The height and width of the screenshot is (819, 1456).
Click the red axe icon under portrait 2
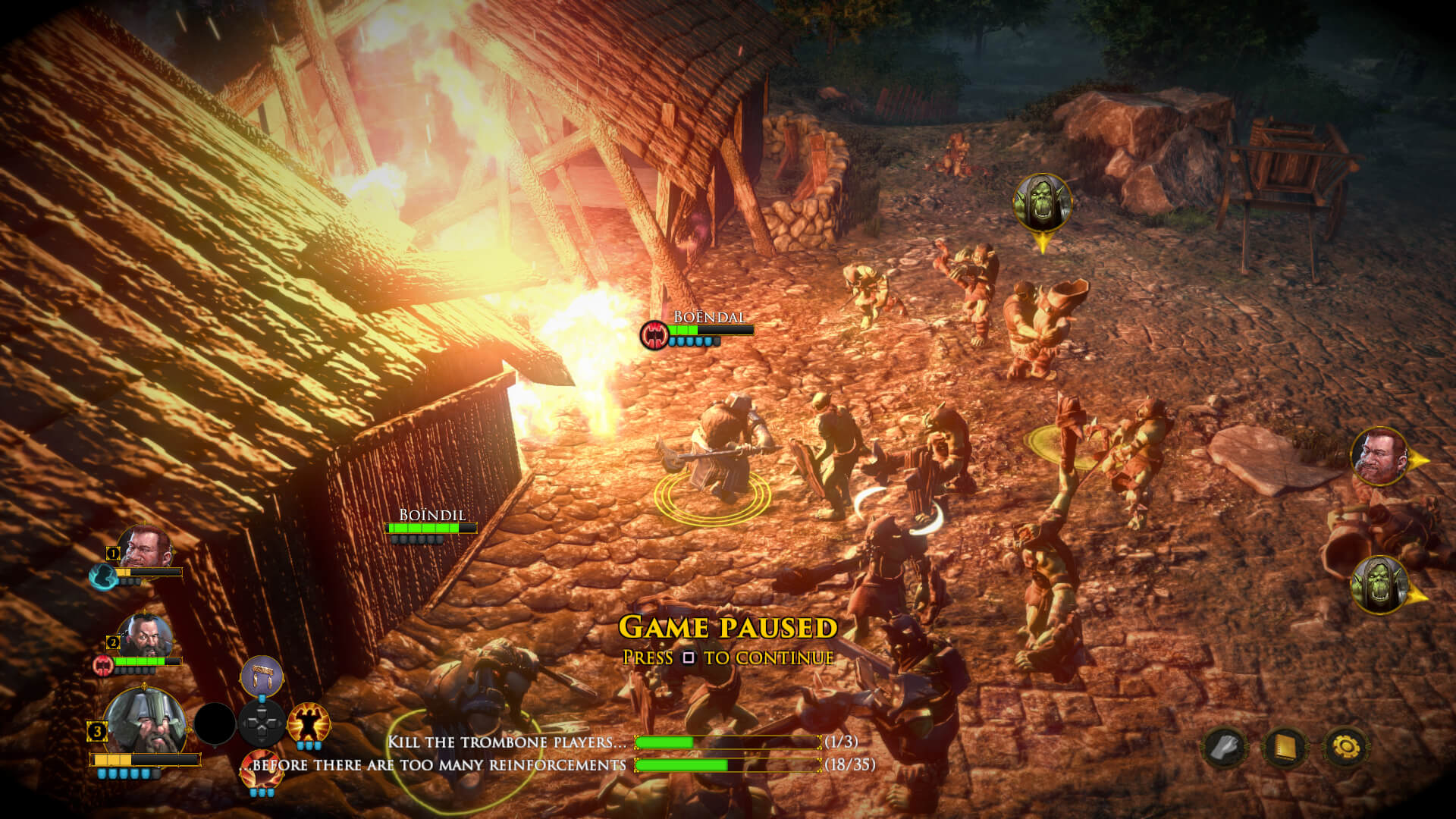102,665
